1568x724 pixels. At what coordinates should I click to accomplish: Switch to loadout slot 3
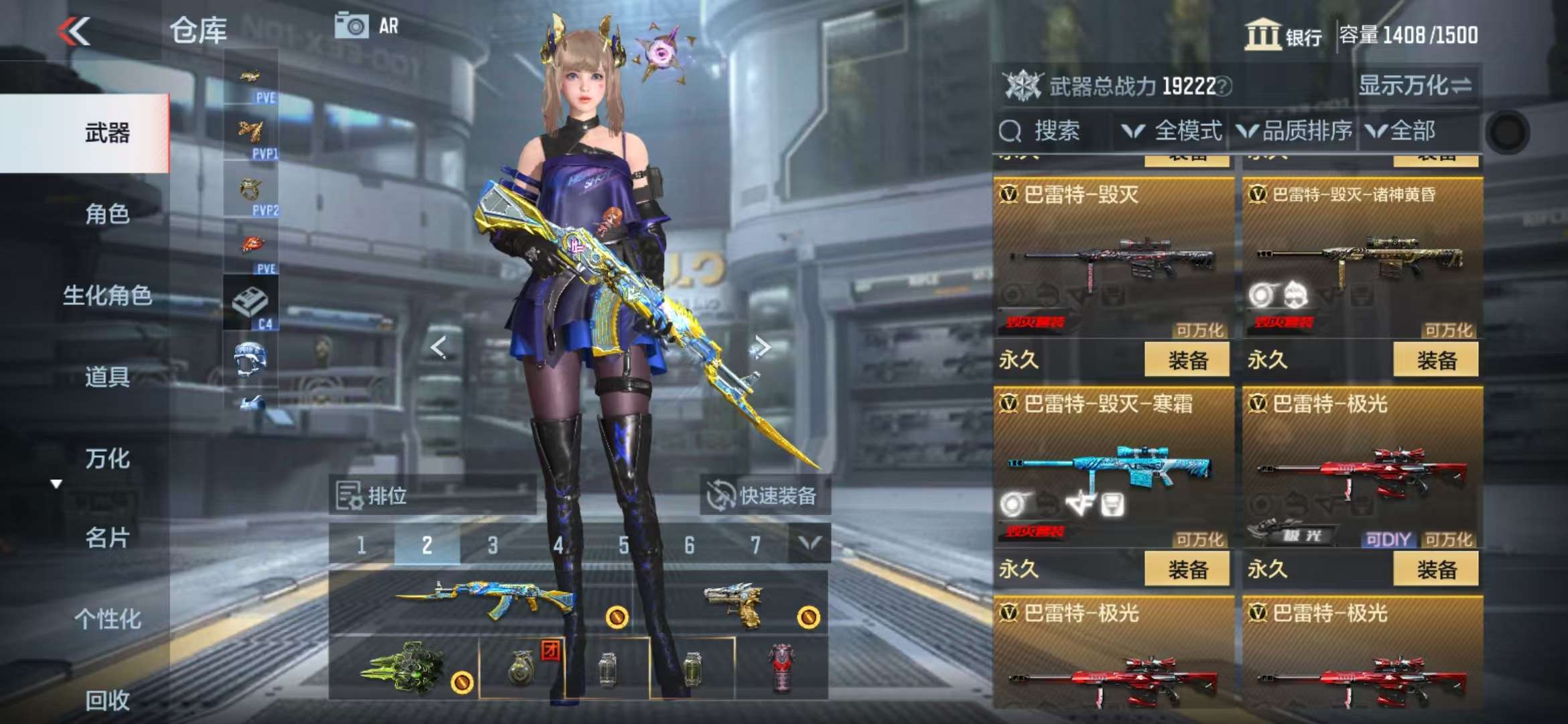[493, 546]
